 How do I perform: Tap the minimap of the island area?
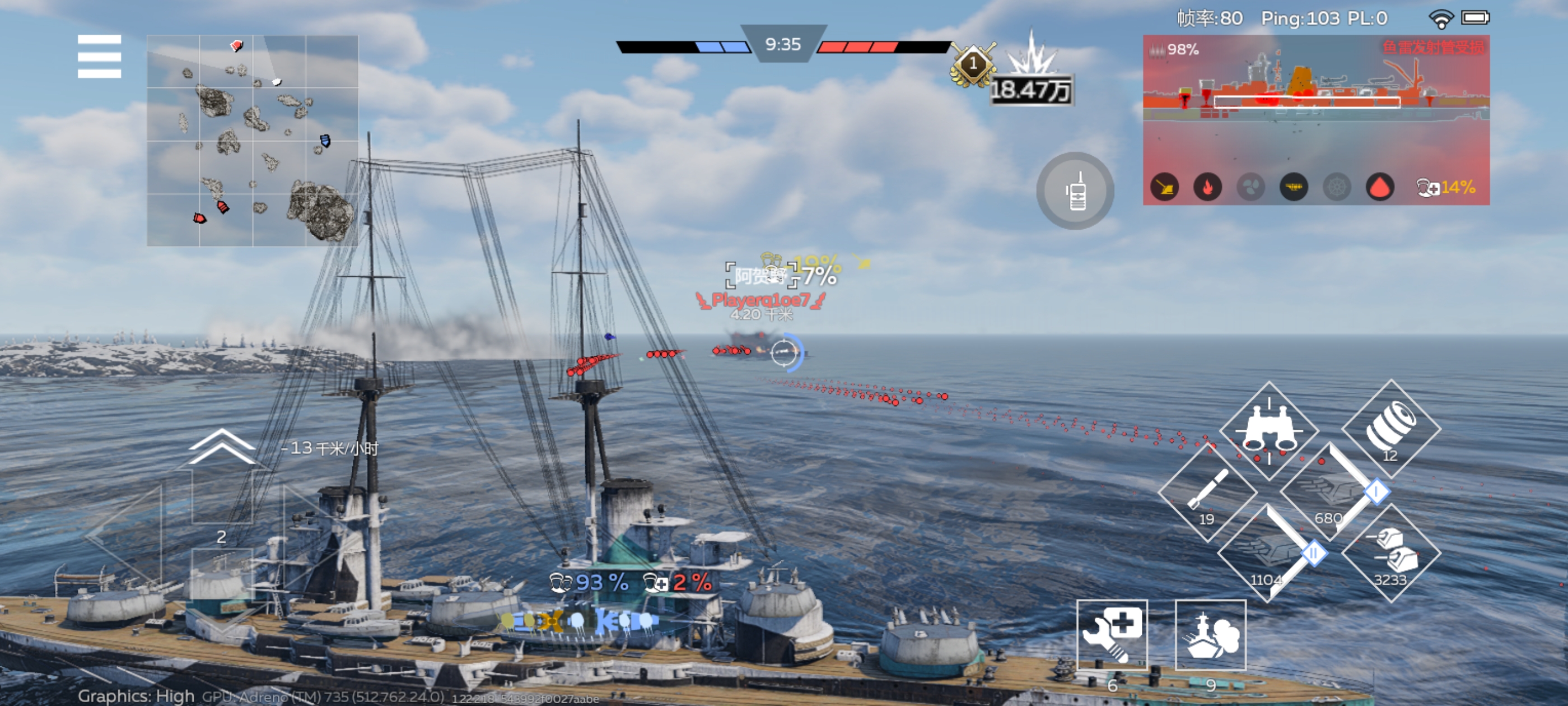tap(252, 140)
